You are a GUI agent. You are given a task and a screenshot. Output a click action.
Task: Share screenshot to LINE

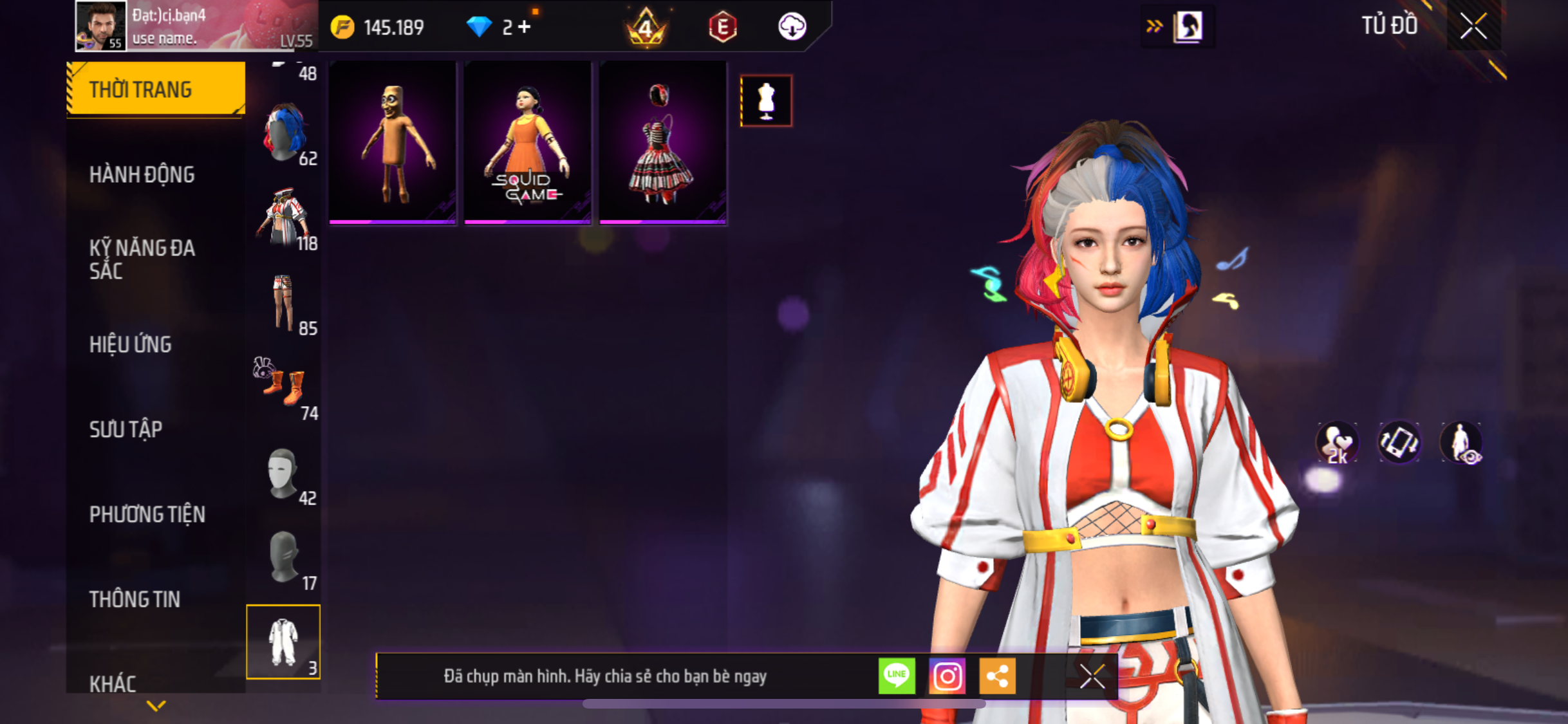point(896,676)
